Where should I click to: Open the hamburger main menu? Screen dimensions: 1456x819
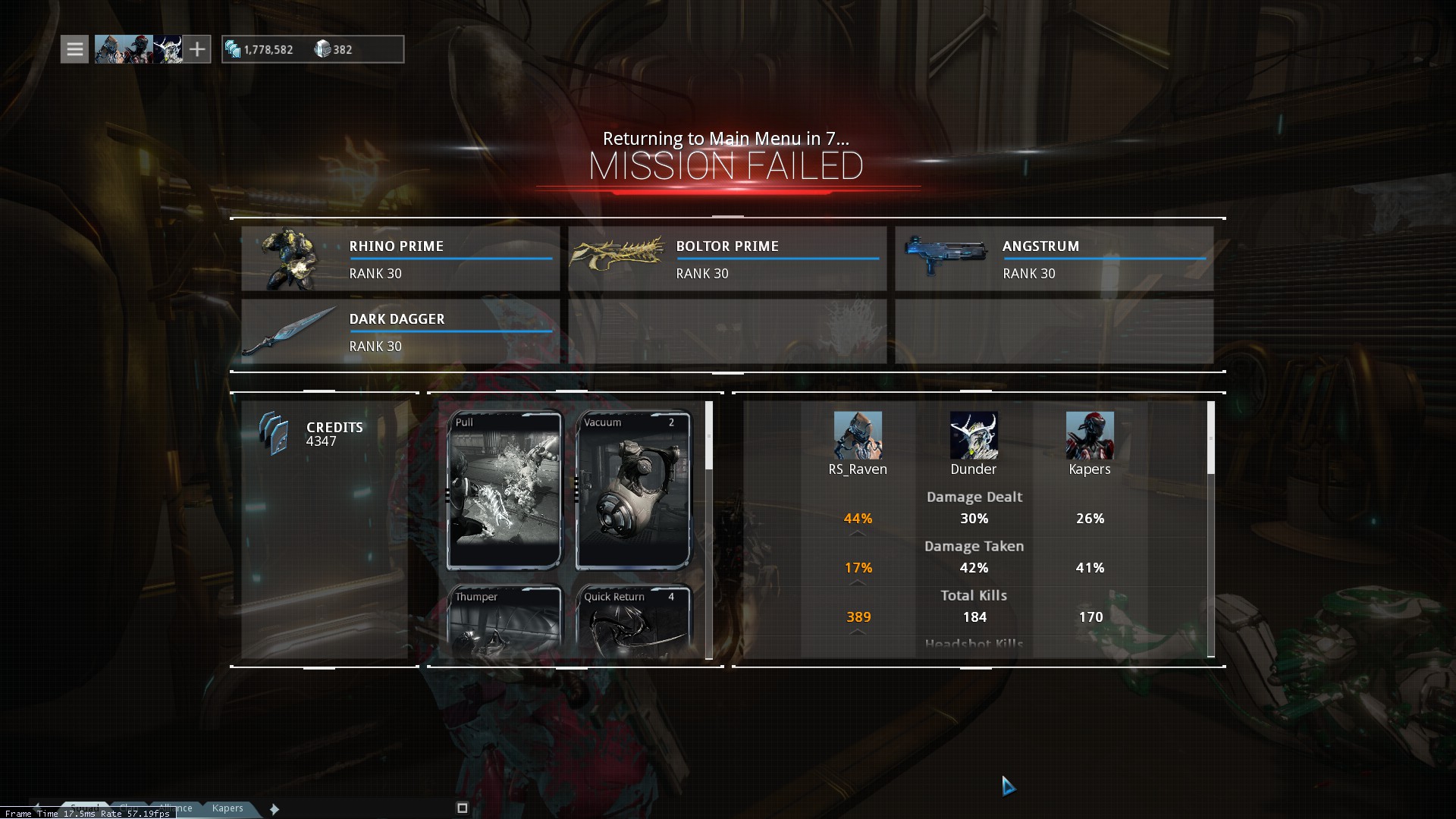(74, 49)
